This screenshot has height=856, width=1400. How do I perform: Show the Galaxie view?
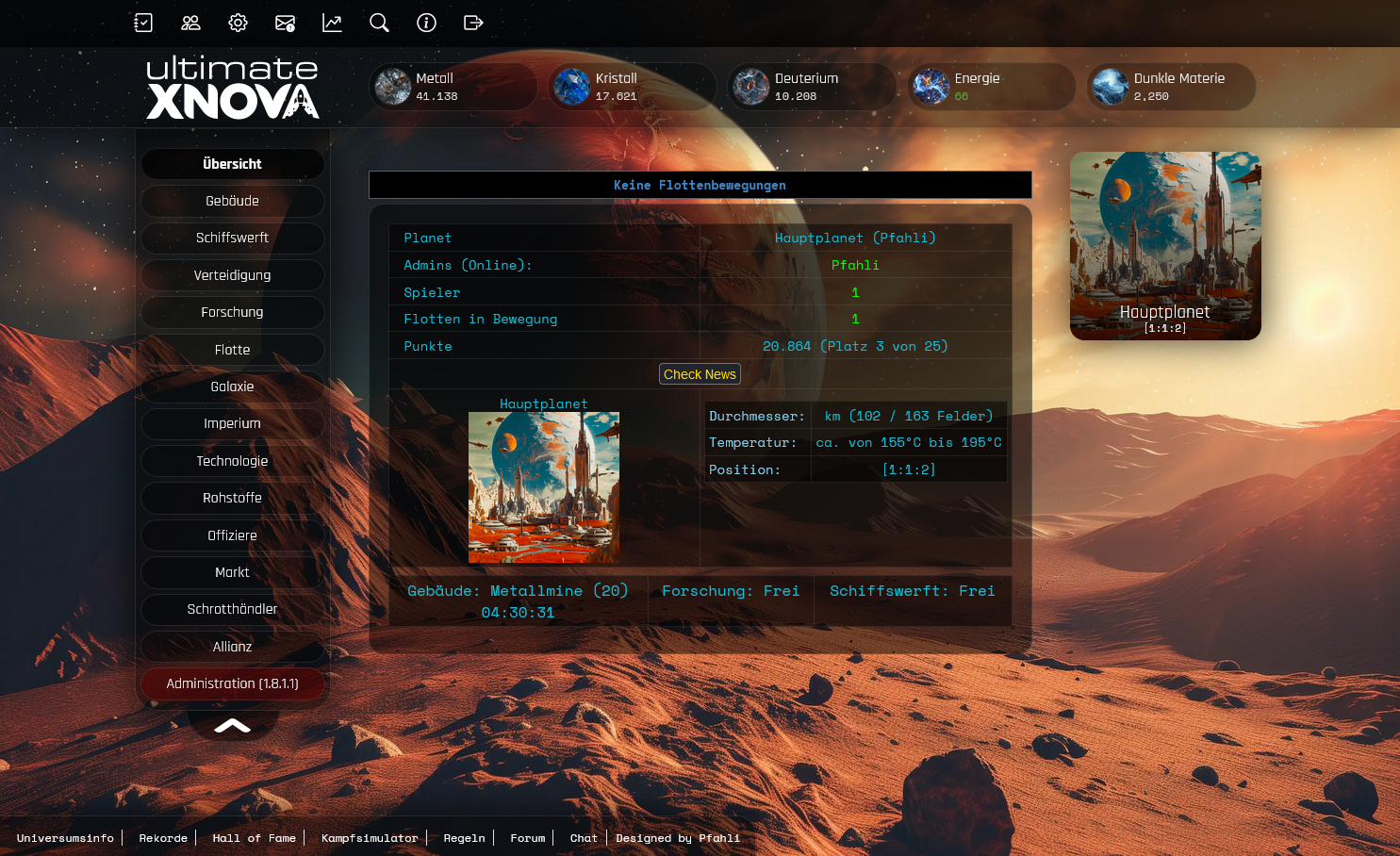pyautogui.click(x=232, y=387)
